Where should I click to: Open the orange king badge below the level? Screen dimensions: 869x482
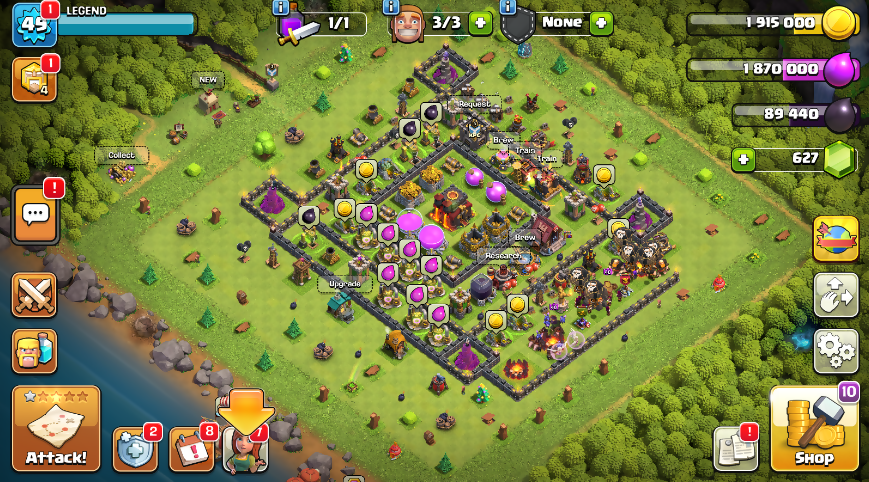pos(34,80)
